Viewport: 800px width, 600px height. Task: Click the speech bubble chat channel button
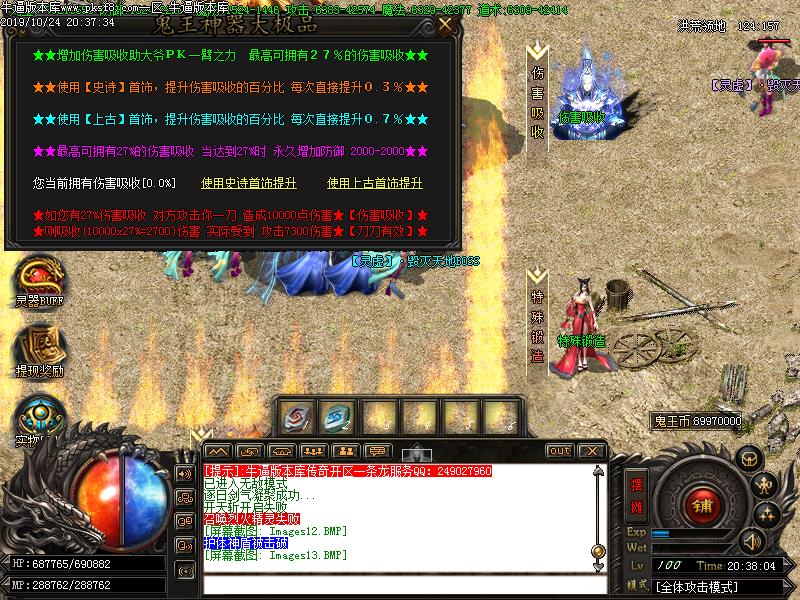tap(377, 451)
